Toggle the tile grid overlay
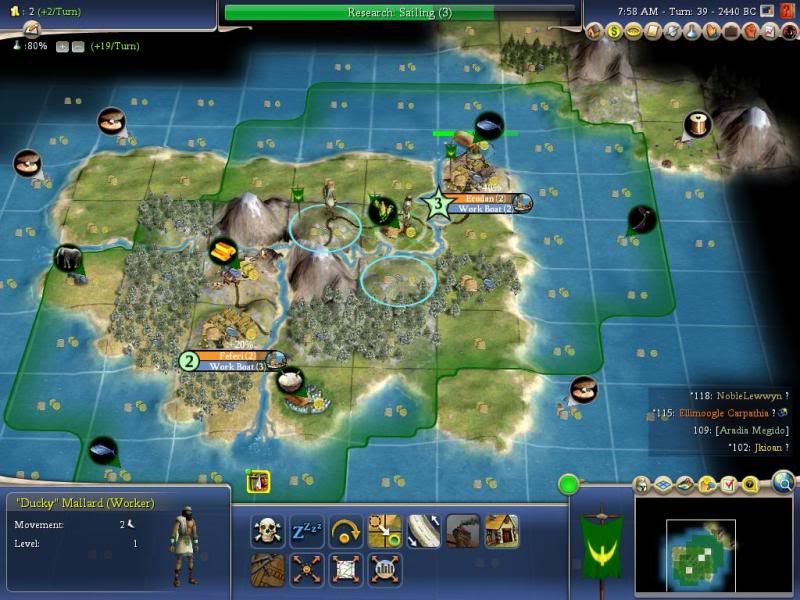Image resolution: width=800 pixels, height=600 pixels. (664, 484)
